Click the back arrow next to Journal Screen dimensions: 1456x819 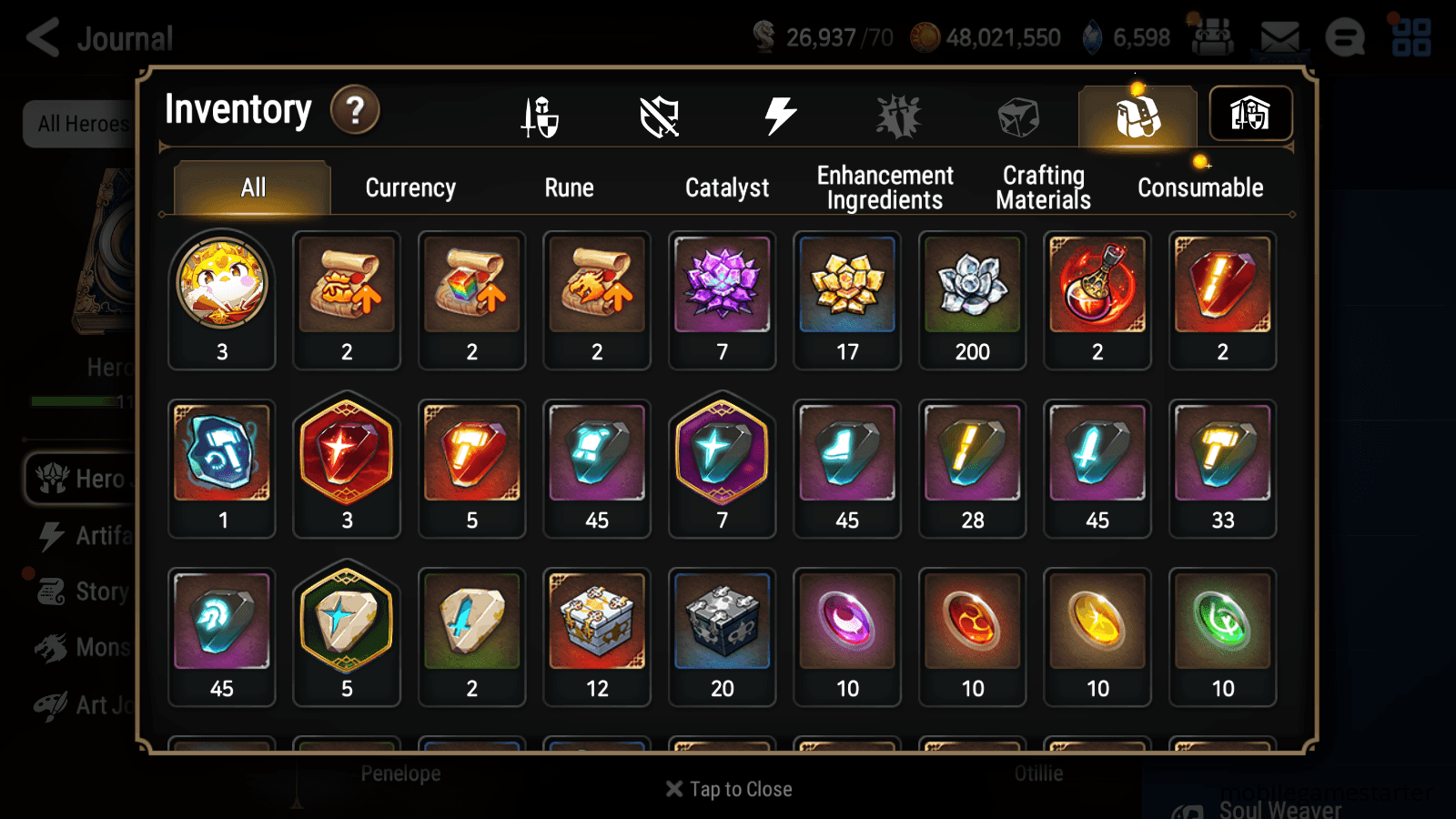pos(40,38)
